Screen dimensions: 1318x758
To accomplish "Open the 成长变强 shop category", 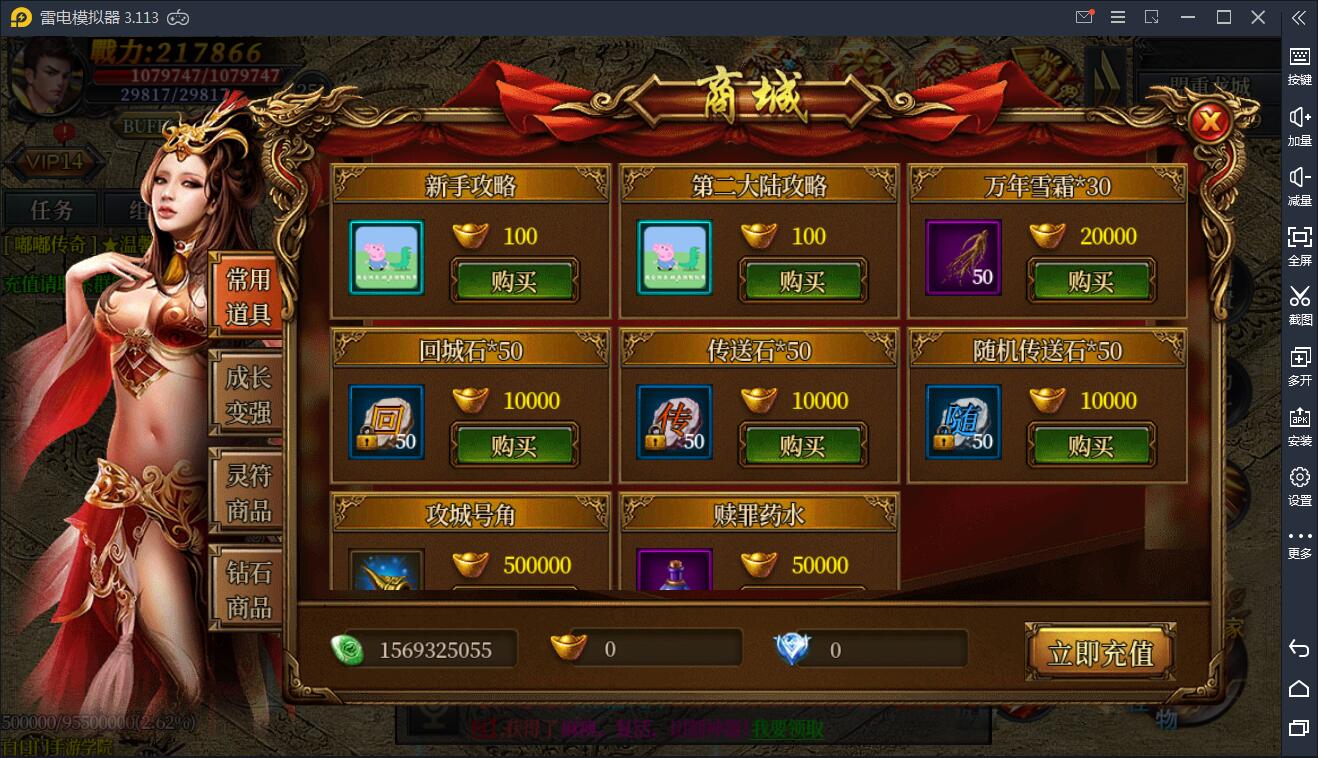I will pyautogui.click(x=247, y=394).
